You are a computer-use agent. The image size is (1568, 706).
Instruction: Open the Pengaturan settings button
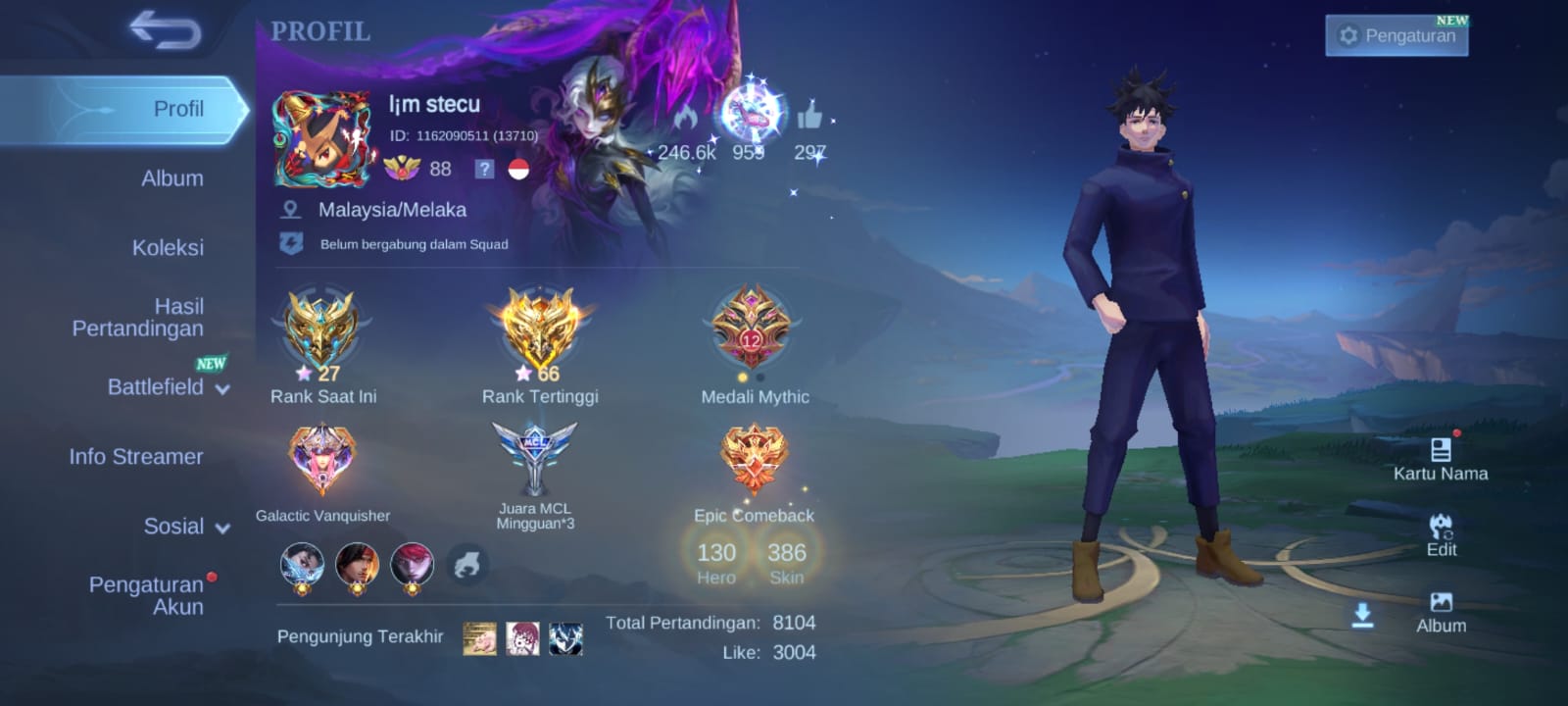coord(1396,36)
